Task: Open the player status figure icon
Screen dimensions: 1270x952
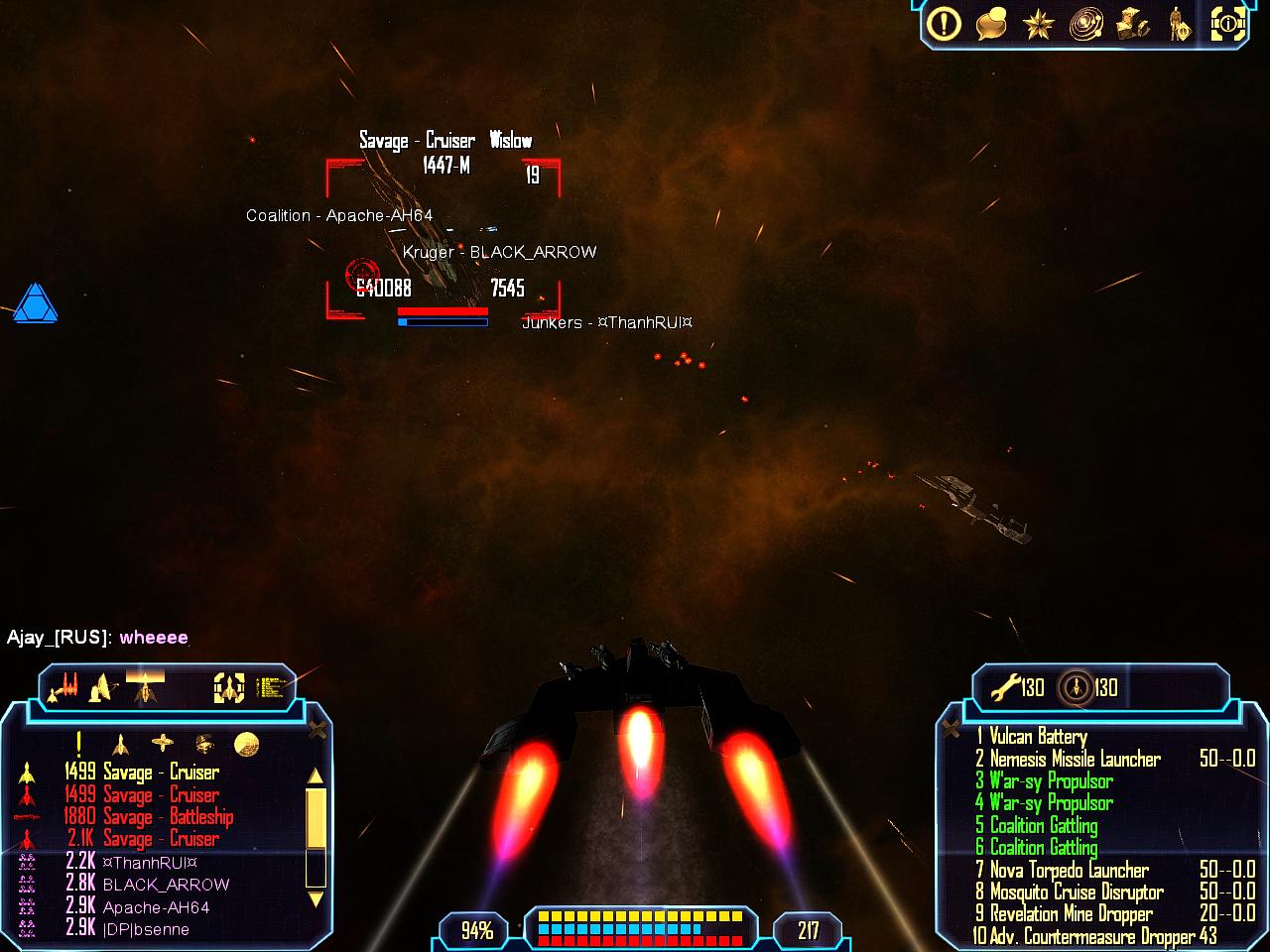Action: click(x=1179, y=24)
